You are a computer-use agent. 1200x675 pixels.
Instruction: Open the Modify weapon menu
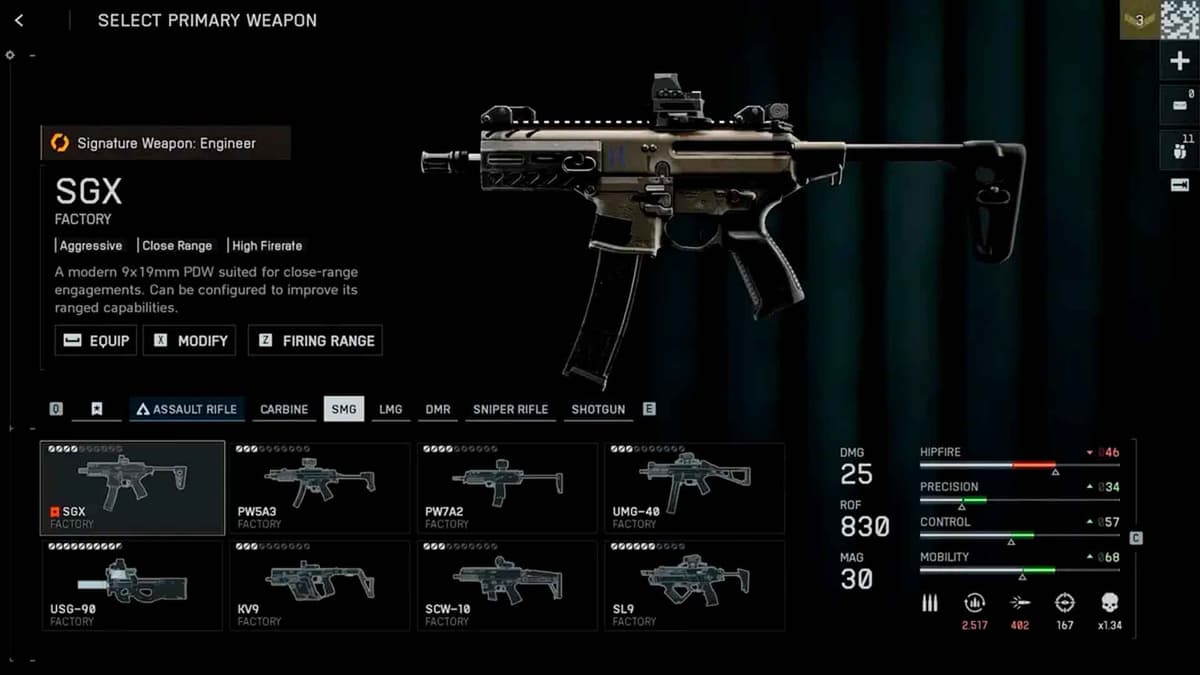tap(190, 340)
